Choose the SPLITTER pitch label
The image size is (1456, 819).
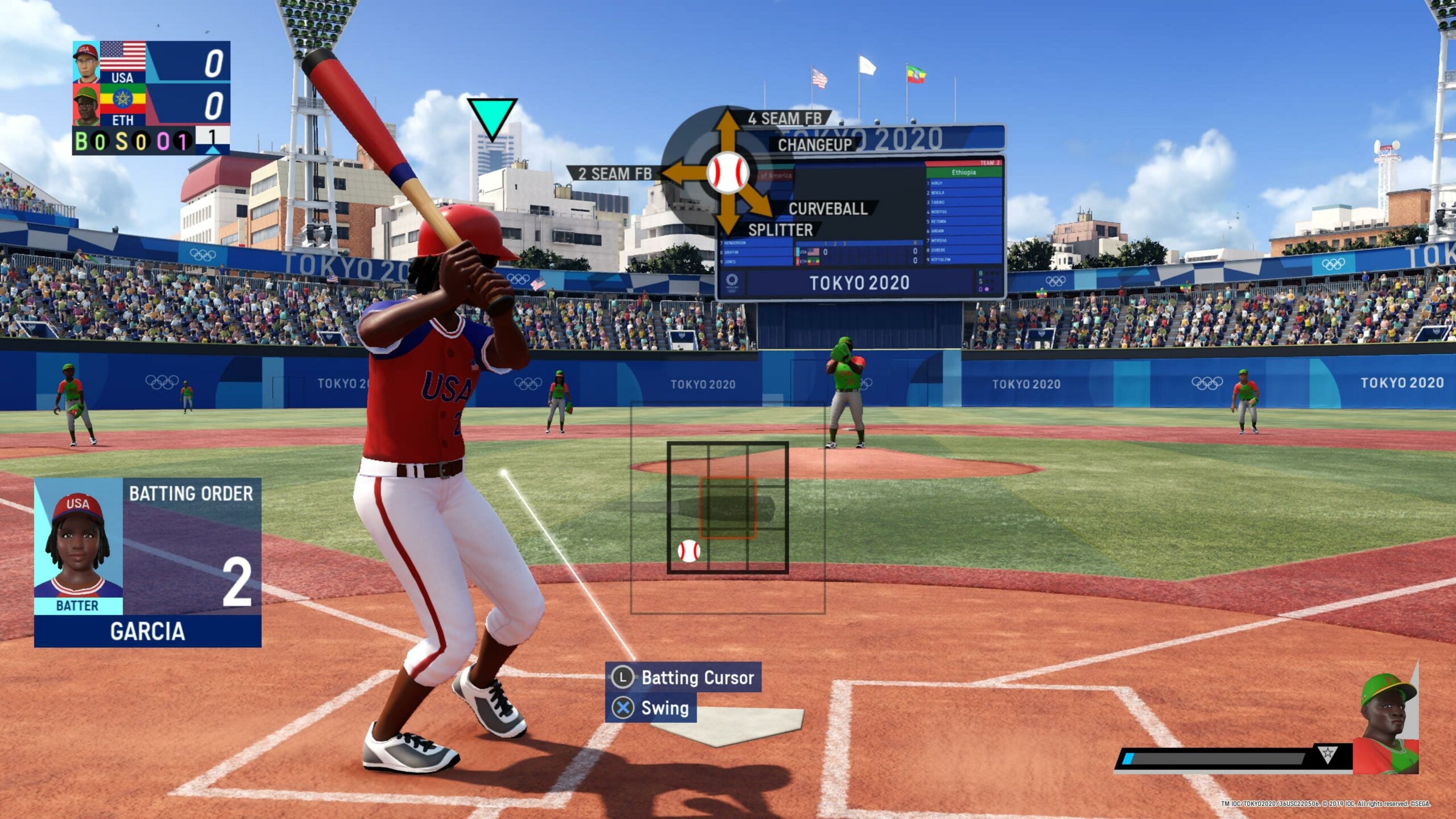point(780,230)
